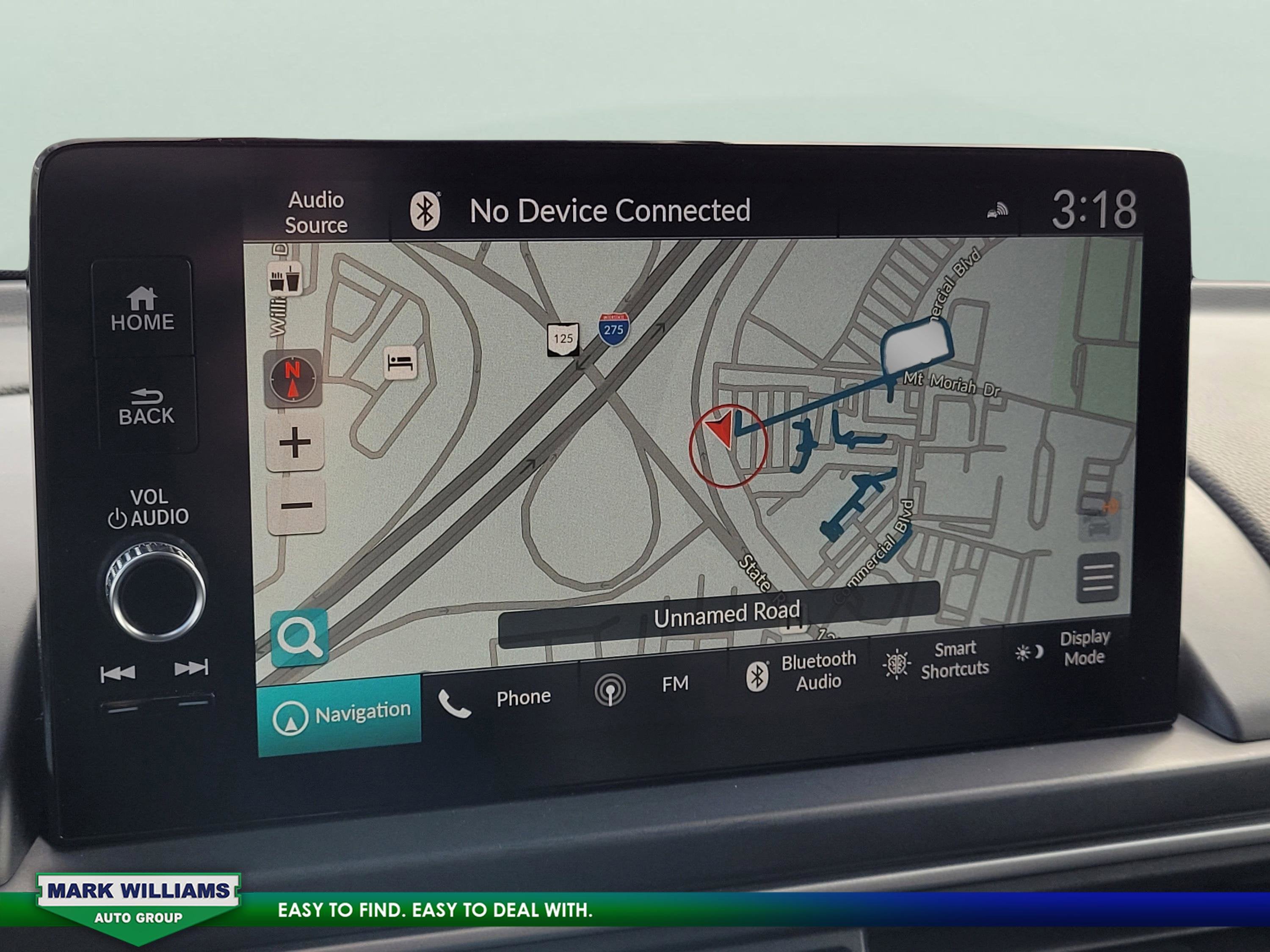Open the Audio Source menu

(x=316, y=212)
